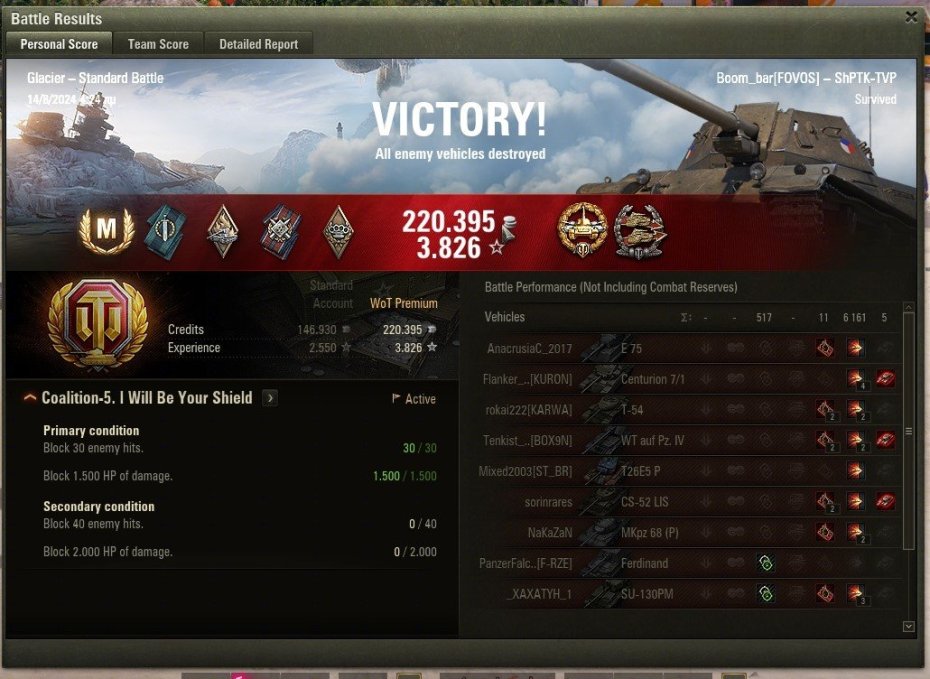Collapse the Coalition-5 mission section
930x679 pixels.
pyautogui.click(x=30, y=398)
